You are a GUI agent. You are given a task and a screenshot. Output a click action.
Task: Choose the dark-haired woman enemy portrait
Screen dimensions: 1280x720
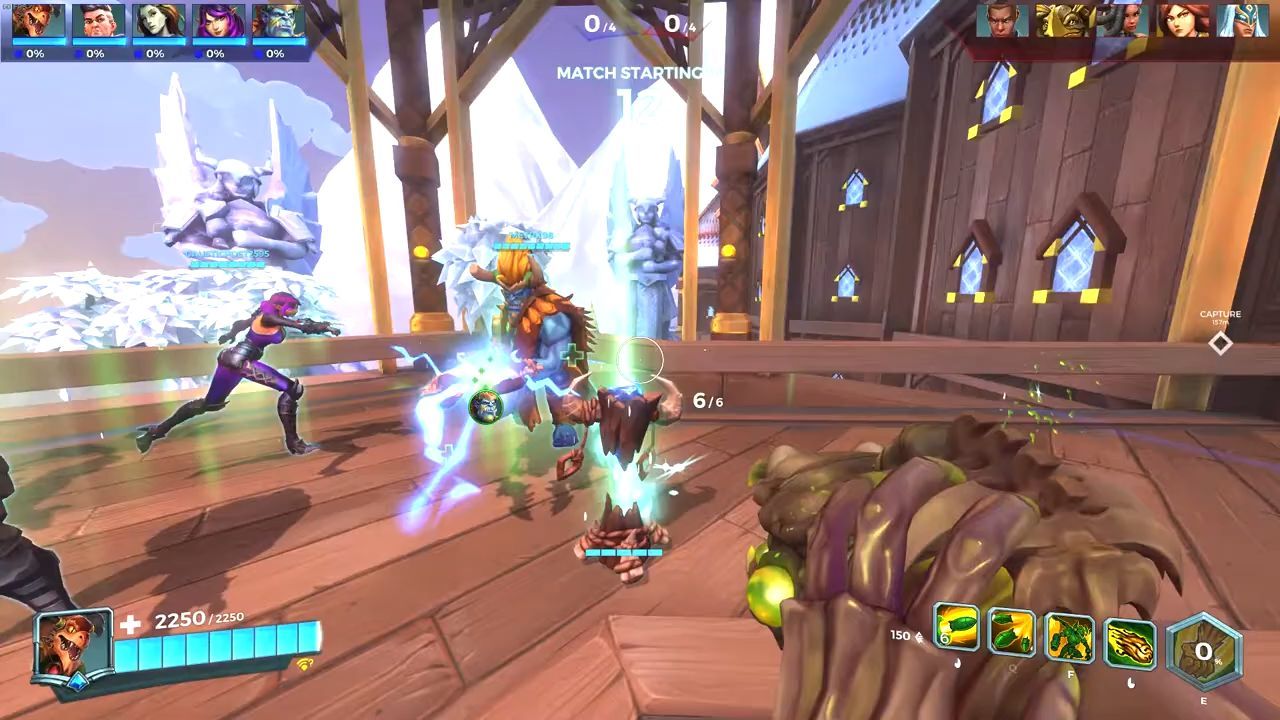1122,20
